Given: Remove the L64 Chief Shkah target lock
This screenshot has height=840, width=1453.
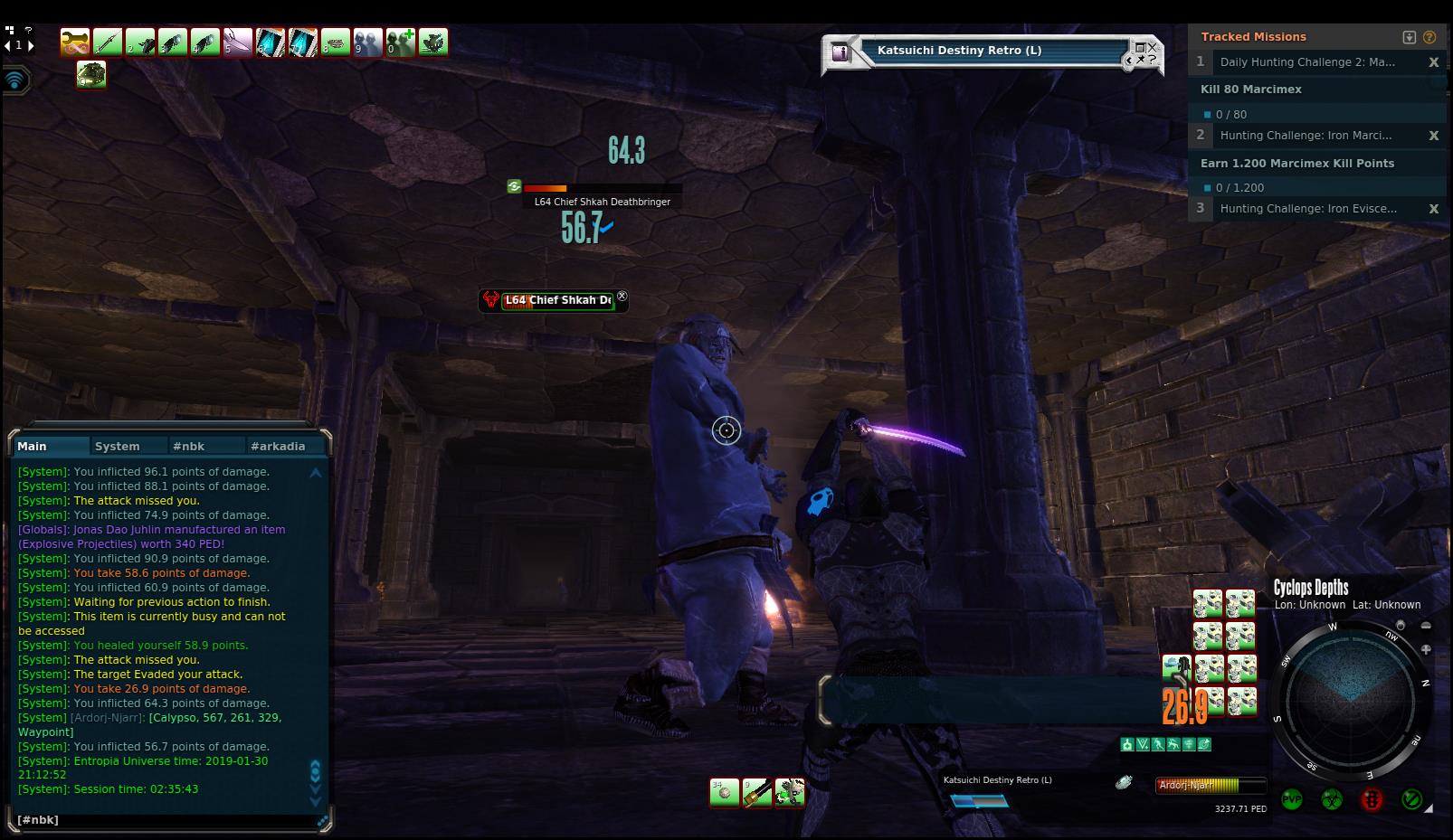Looking at the screenshot, I should 622,296.
